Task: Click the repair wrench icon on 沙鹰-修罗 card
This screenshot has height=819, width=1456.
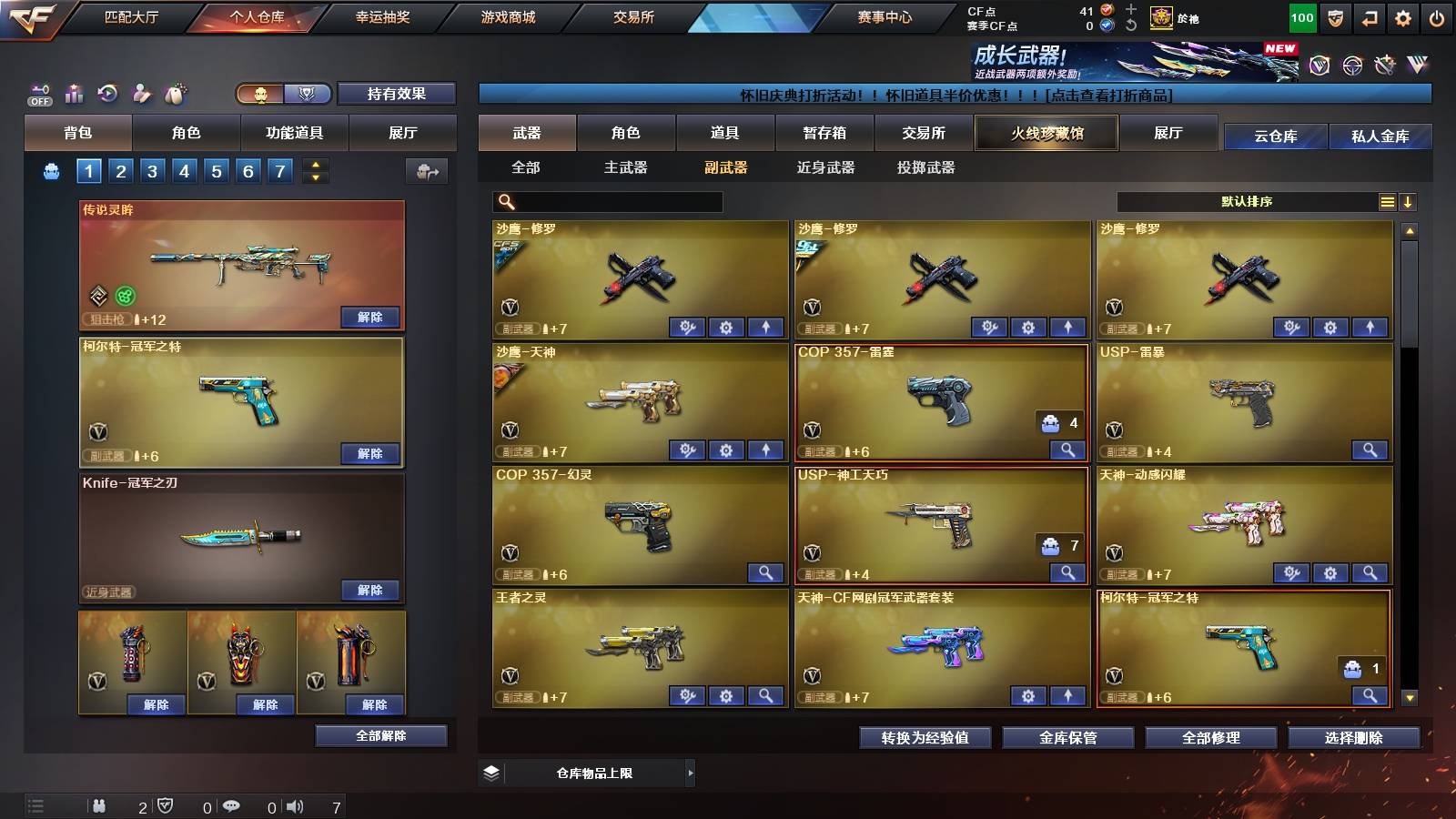Action: tap(687, 326)
